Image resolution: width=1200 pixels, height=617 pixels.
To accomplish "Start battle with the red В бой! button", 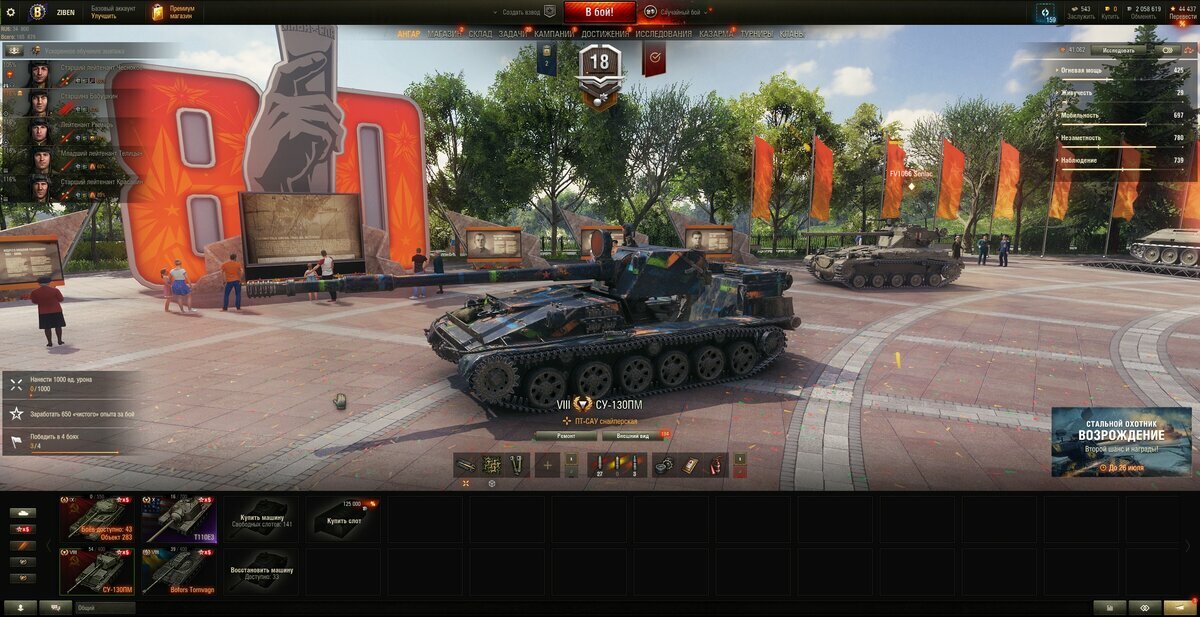I will (x=599, y=12).
